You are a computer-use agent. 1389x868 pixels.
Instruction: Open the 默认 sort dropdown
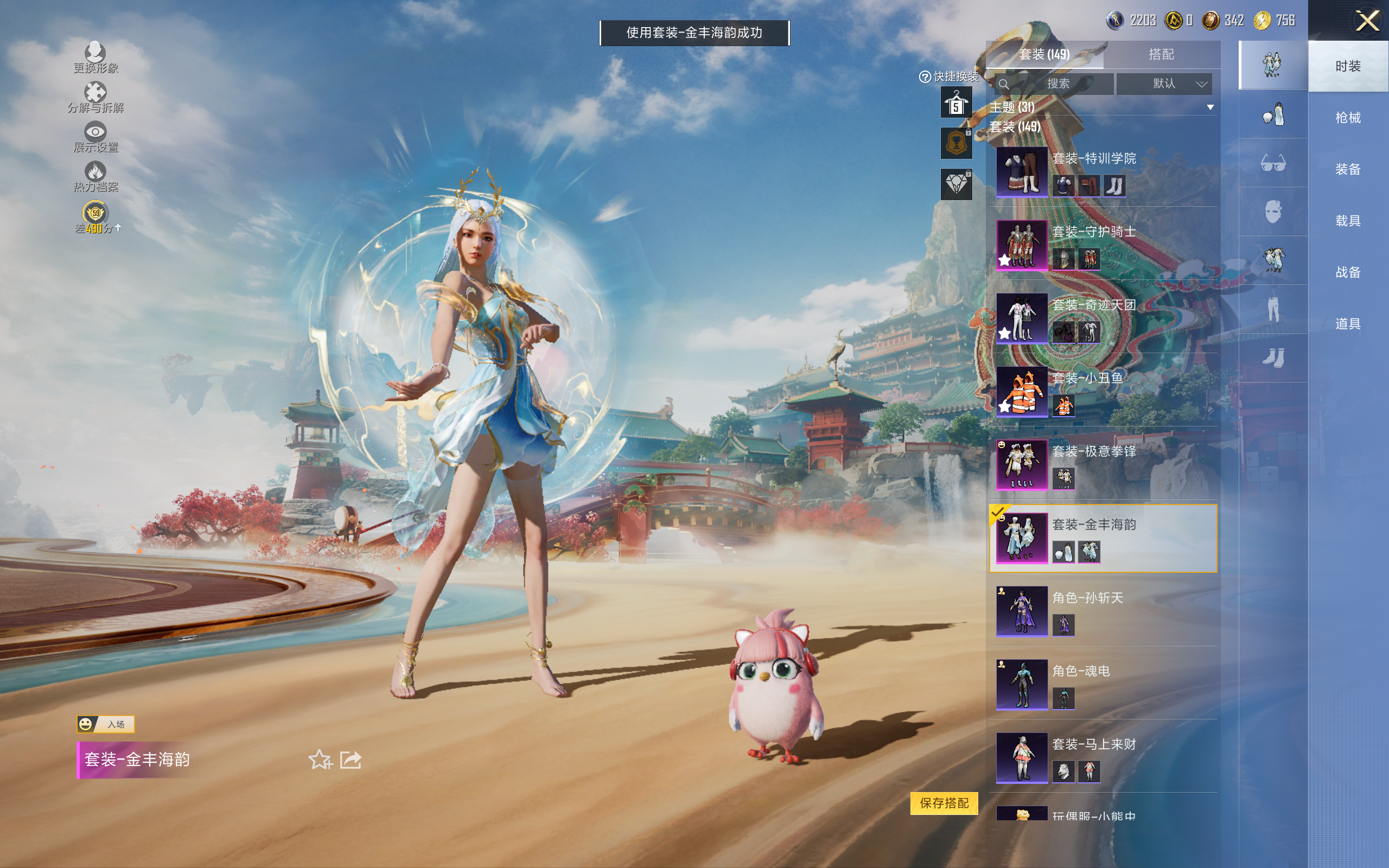coord(1164,84)
